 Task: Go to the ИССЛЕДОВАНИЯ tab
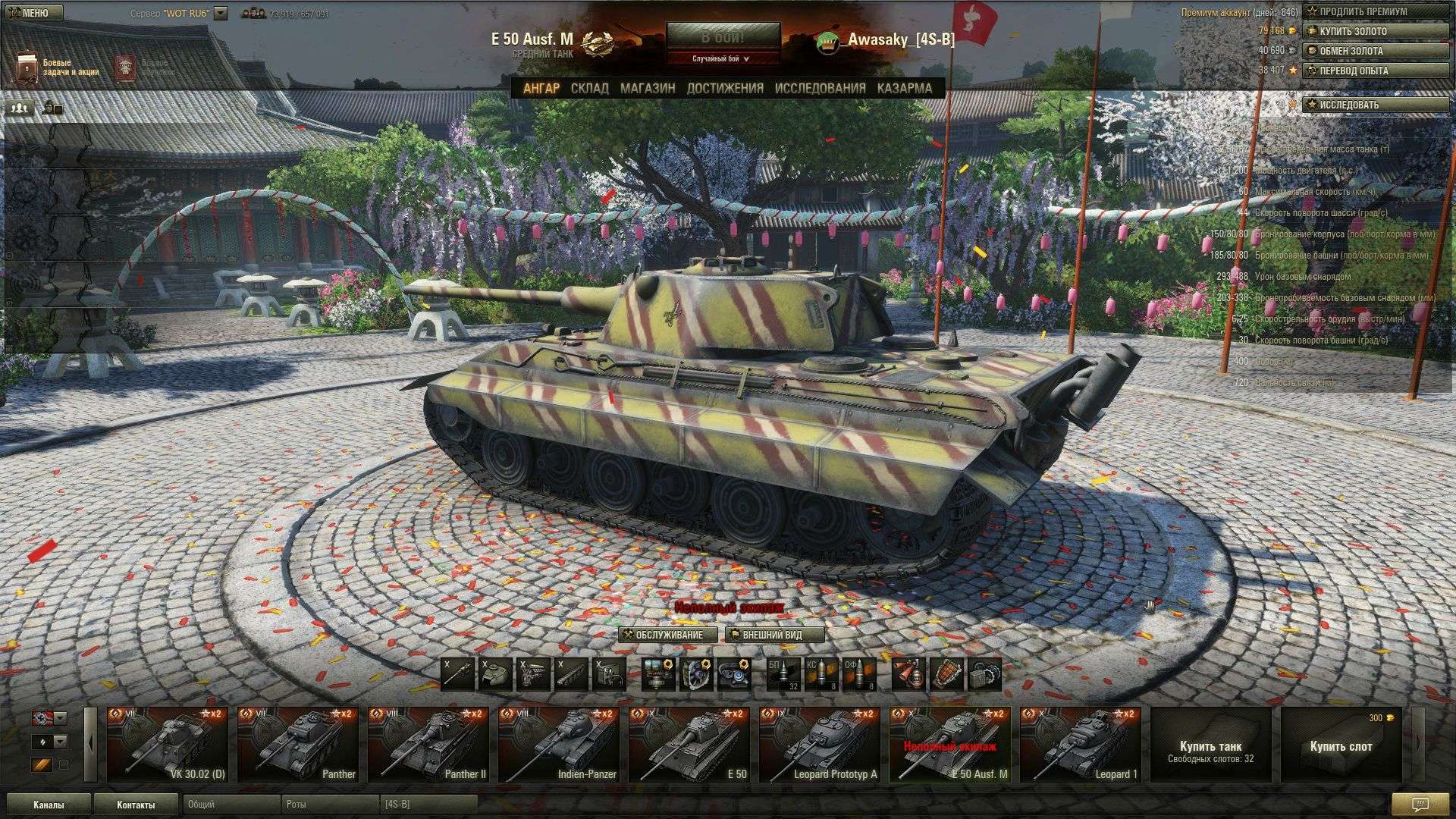point(820,88)
